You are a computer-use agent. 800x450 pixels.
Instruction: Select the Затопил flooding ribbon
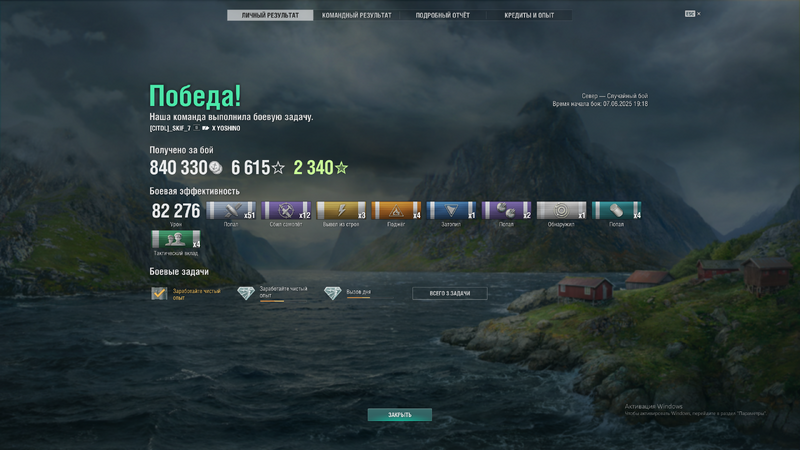click(451, 211)
